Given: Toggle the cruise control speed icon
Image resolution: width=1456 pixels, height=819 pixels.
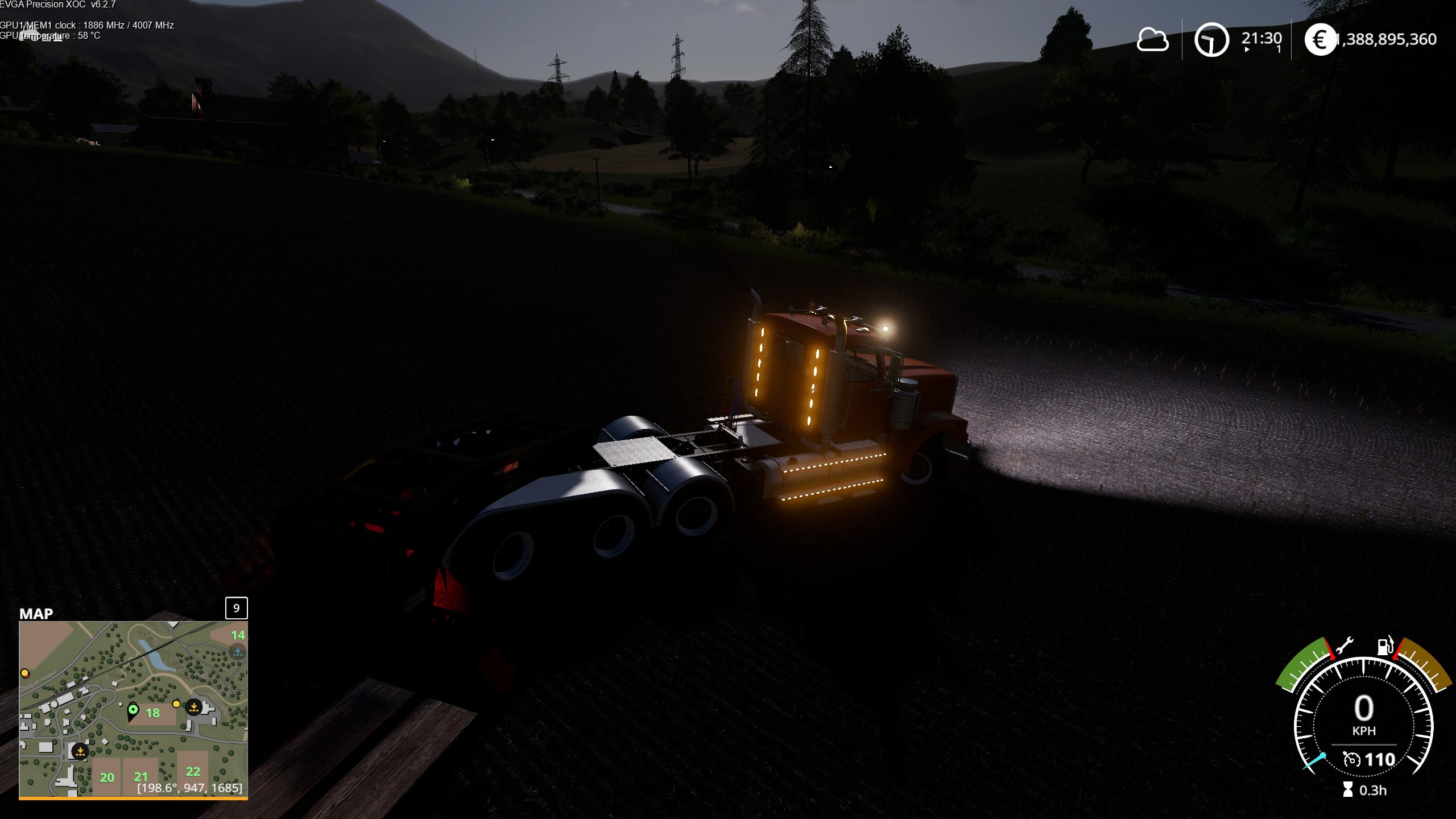Looking at the screenshot, I should click(1351, 759).
